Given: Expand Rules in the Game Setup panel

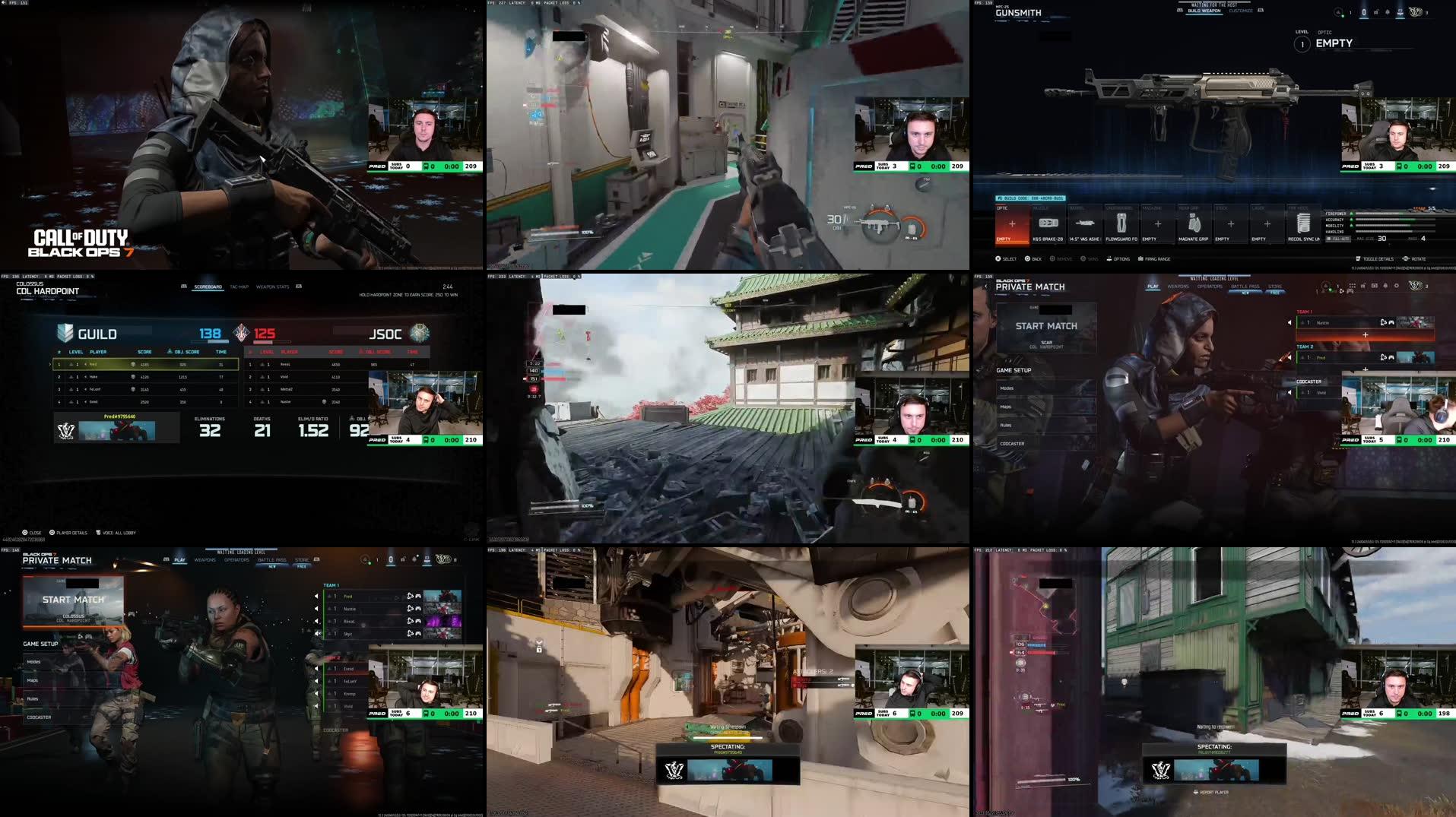Looking at the screenshot, I should (32, 698).
